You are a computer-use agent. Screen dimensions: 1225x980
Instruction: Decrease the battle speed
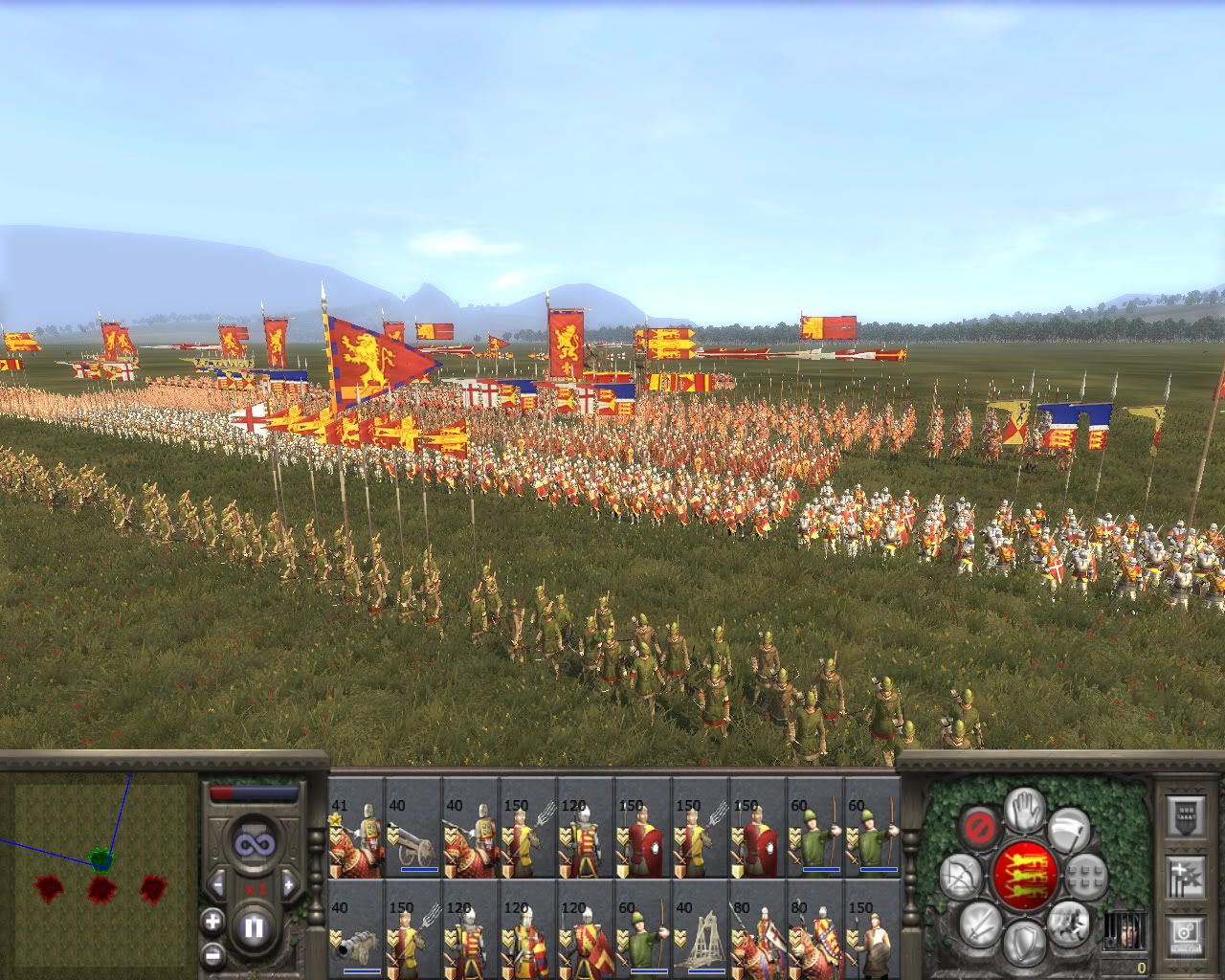tap(218, 885)
